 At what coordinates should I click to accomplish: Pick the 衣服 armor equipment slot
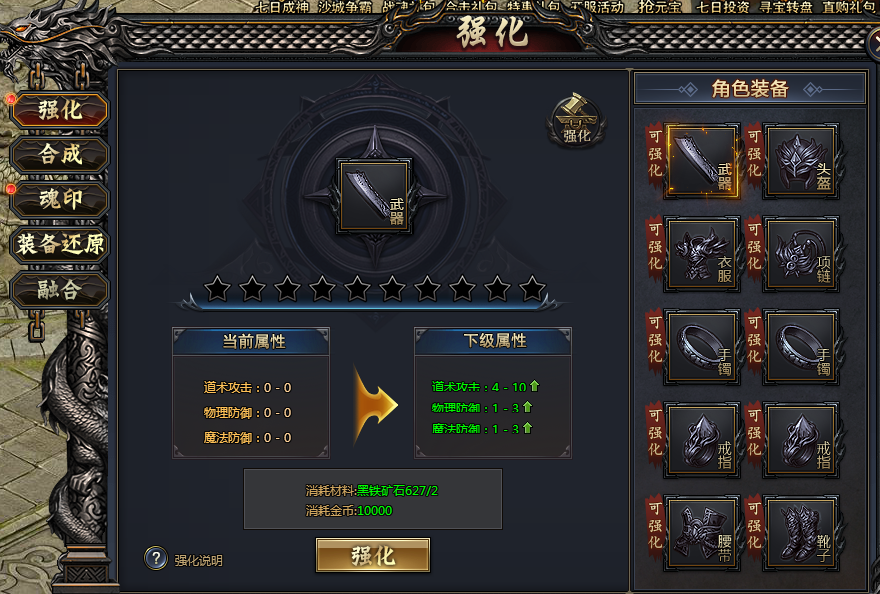(703, 253)
